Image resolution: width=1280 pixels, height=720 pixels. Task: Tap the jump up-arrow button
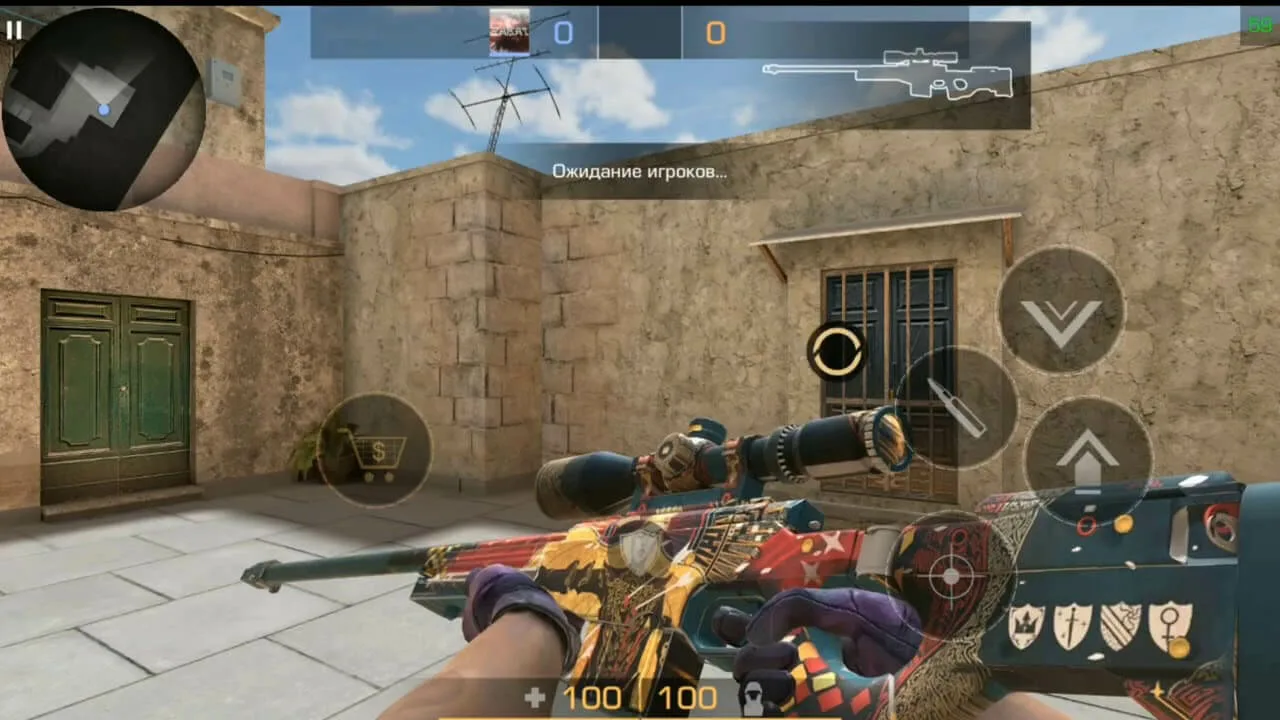tap(1088, 461)
